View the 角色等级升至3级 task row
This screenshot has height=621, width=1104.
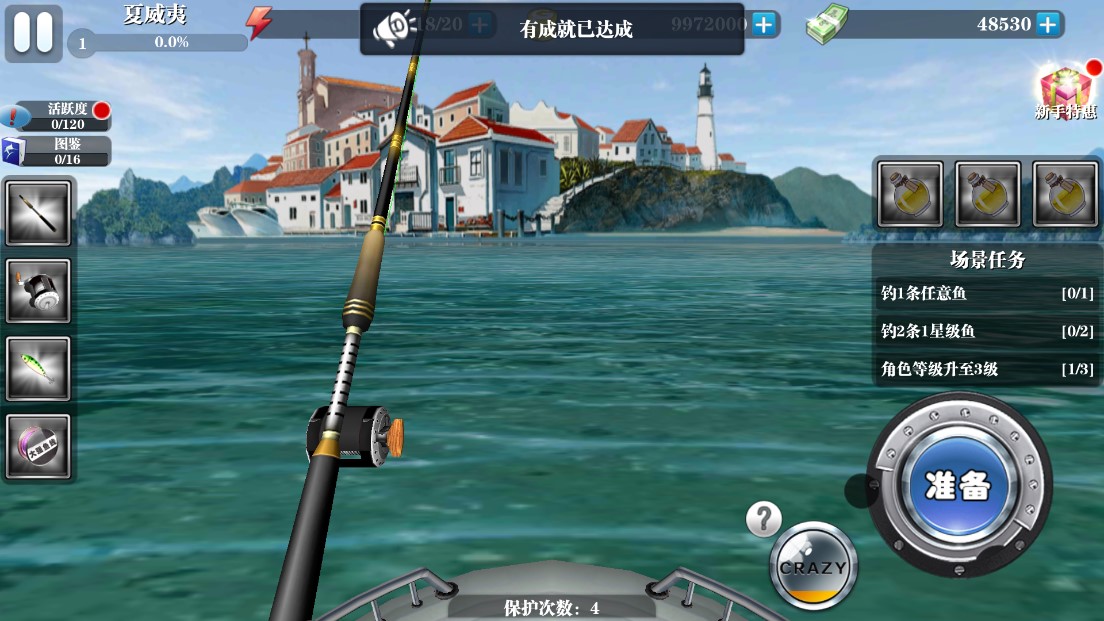pos(987,369)
